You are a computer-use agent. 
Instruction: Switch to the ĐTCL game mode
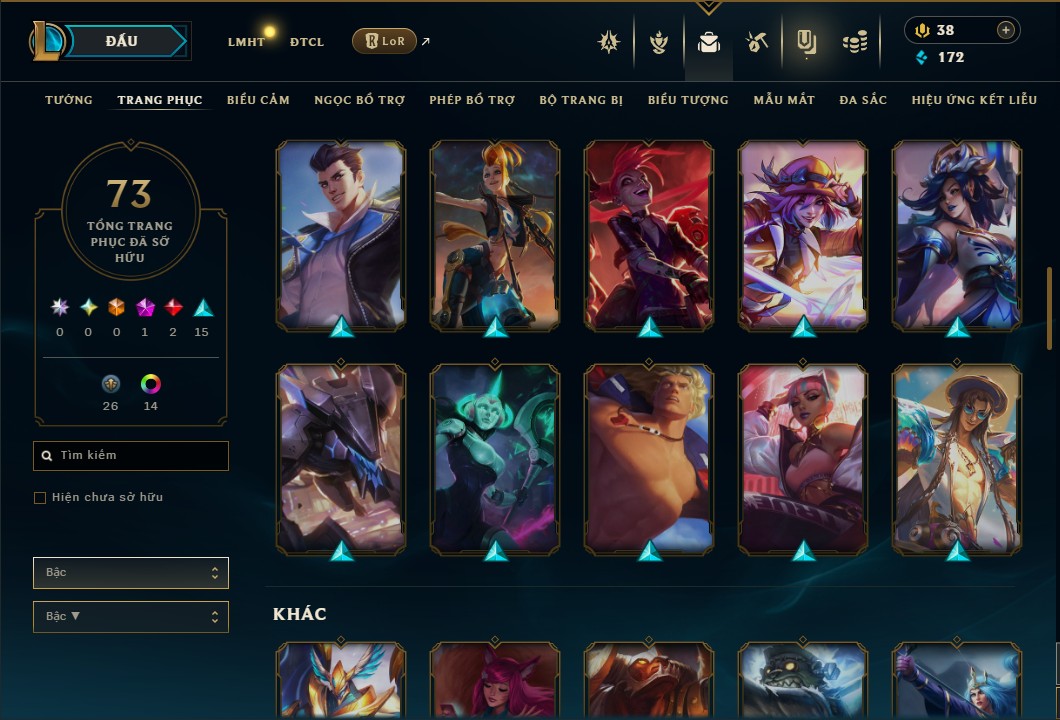click(x=307, y=42)
